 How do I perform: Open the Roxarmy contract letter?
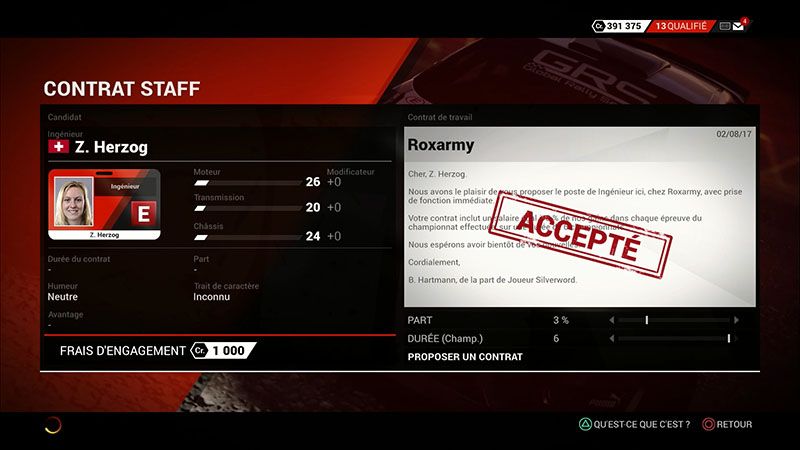click(x=579, y=216)
